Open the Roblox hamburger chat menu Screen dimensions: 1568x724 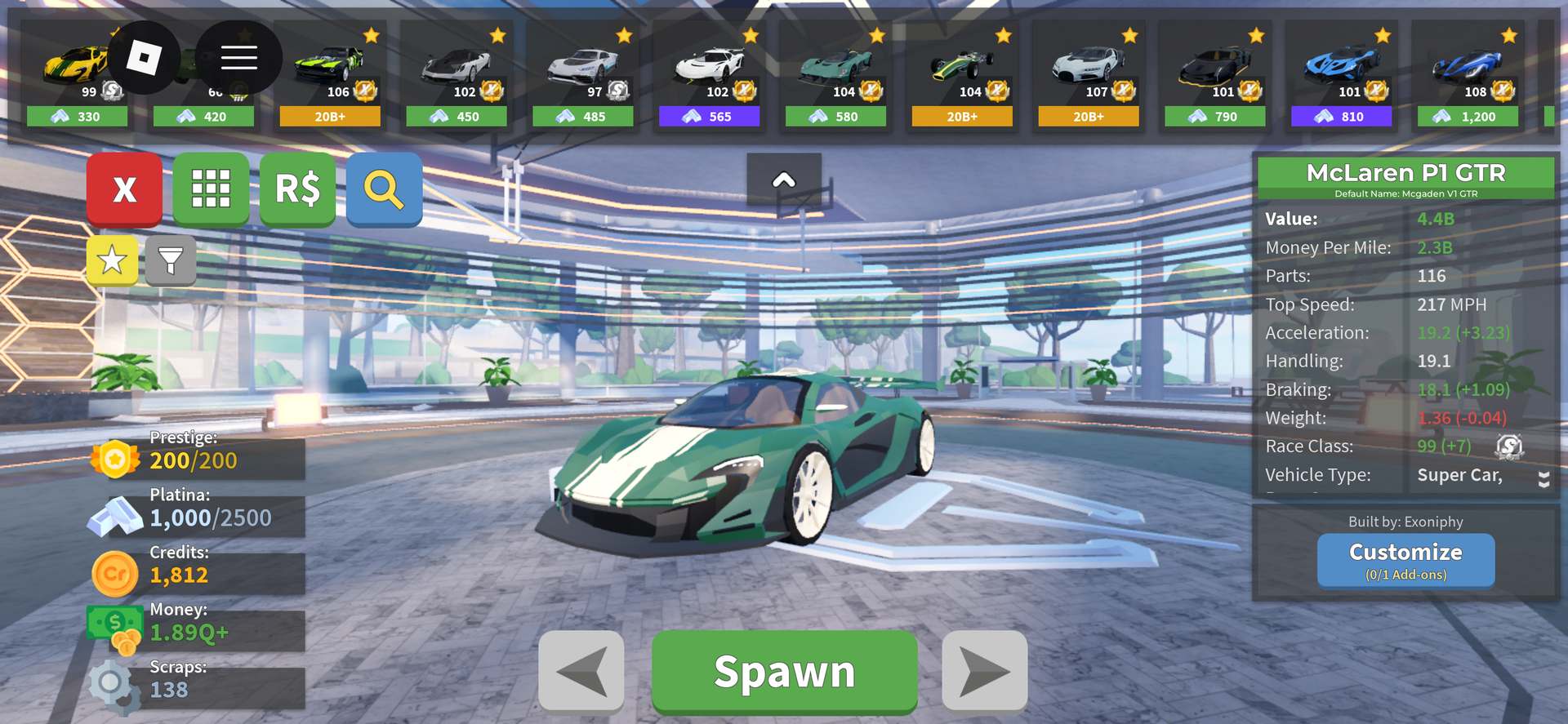pos(238,57)
